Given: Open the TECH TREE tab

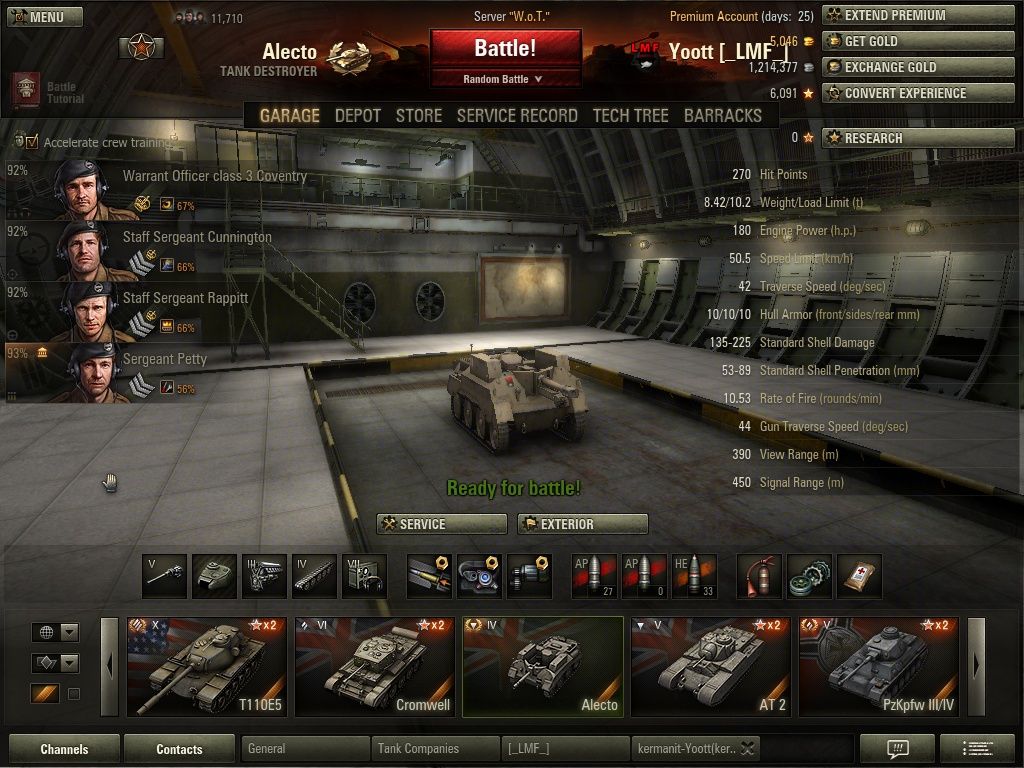Looking at the screenshot, I should click(630, 116).
